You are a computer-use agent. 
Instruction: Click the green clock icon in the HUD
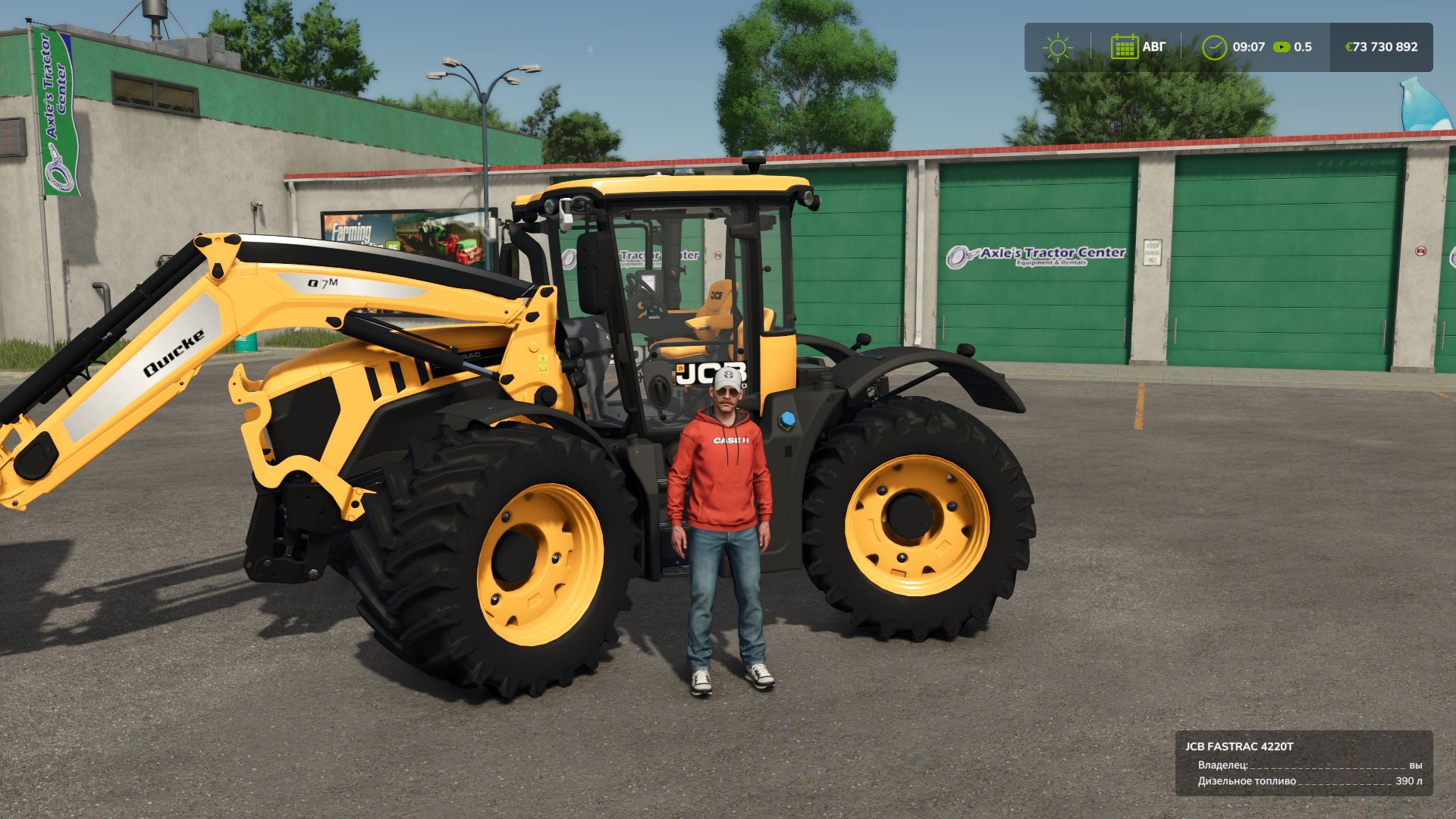coord(1216,46)
